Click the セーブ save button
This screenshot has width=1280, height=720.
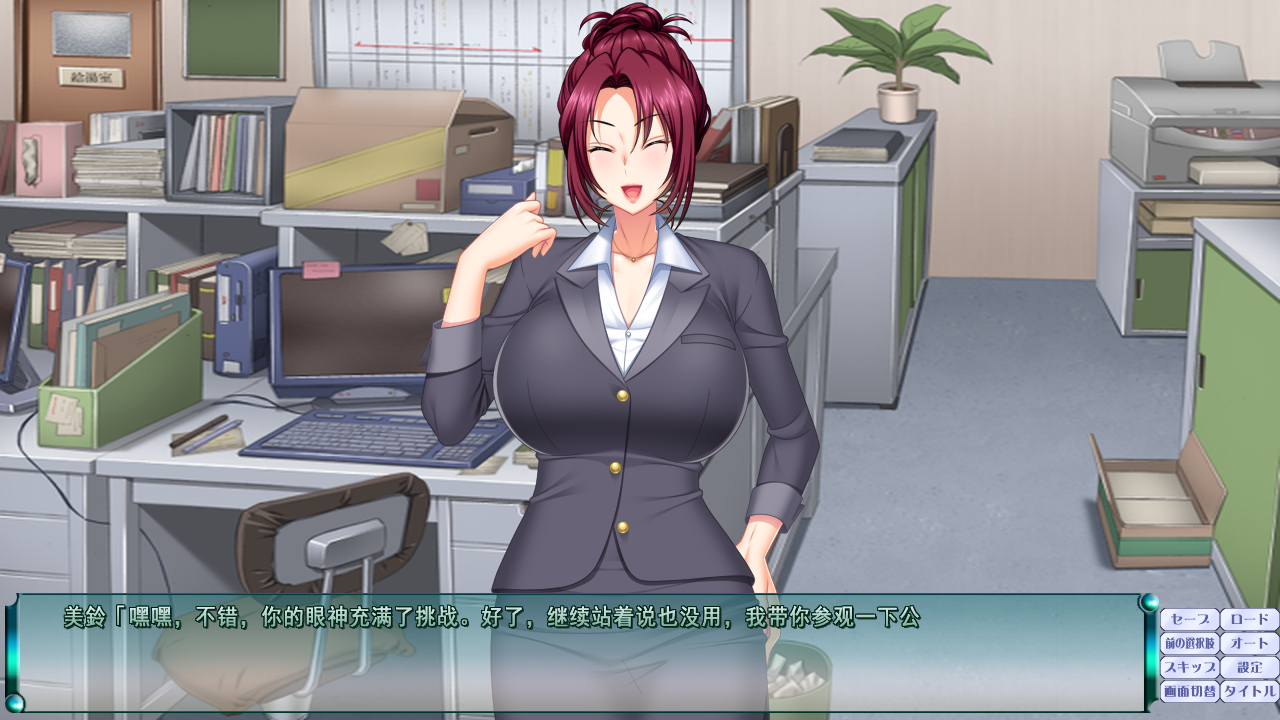(1190, 618)
